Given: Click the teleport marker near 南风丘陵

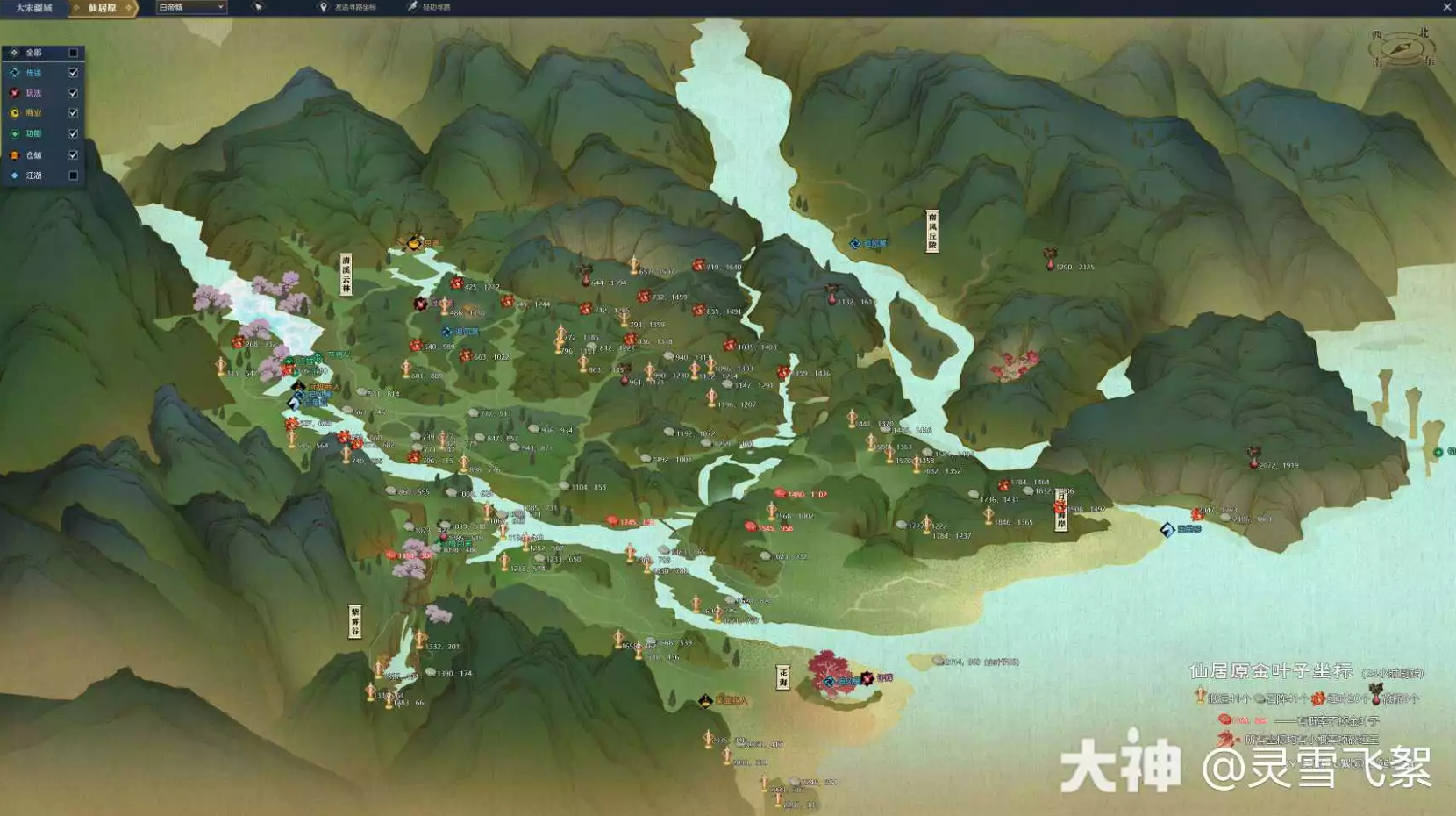Looking at the screenshot, I should point(854,242).
